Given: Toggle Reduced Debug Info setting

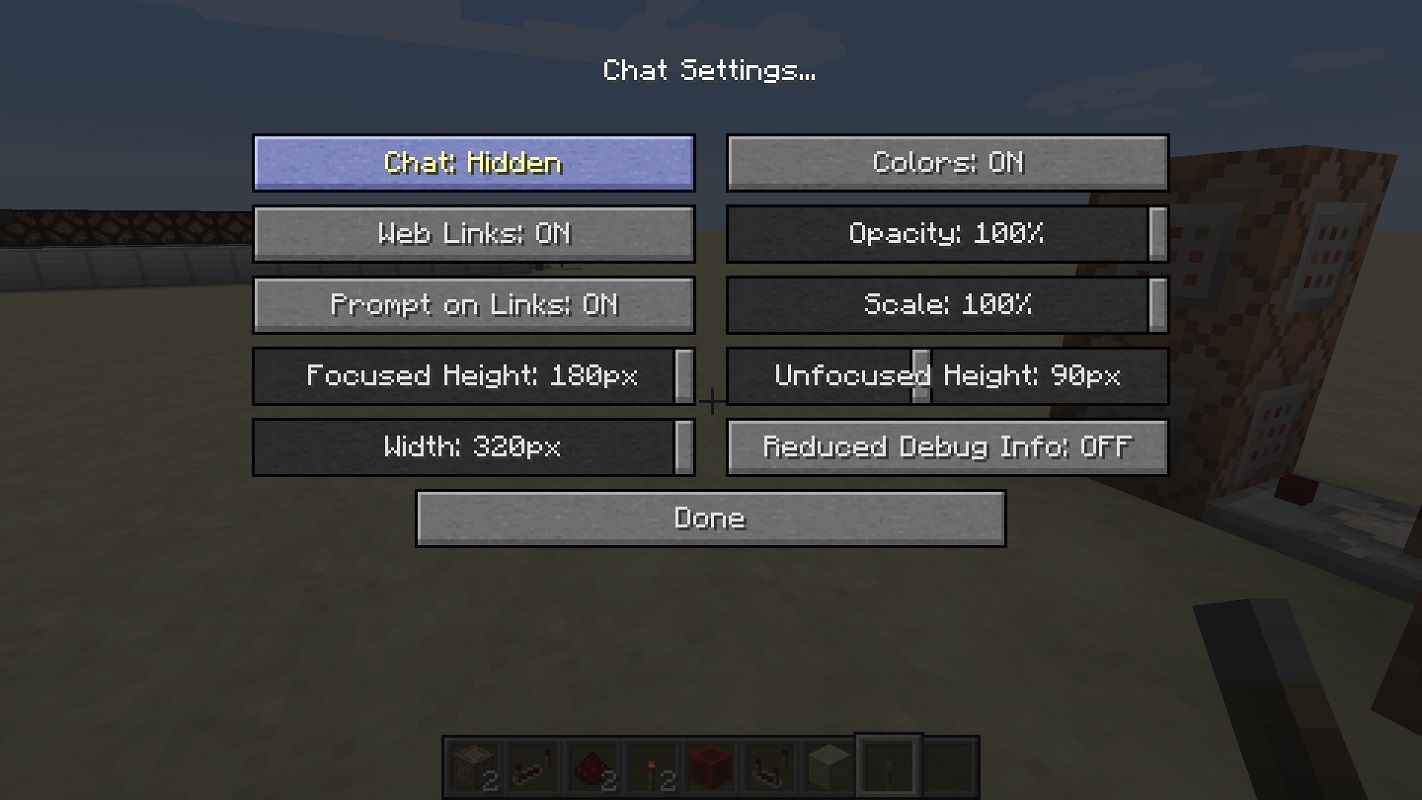Looking at the screenshot, I should tap(947, 447).
